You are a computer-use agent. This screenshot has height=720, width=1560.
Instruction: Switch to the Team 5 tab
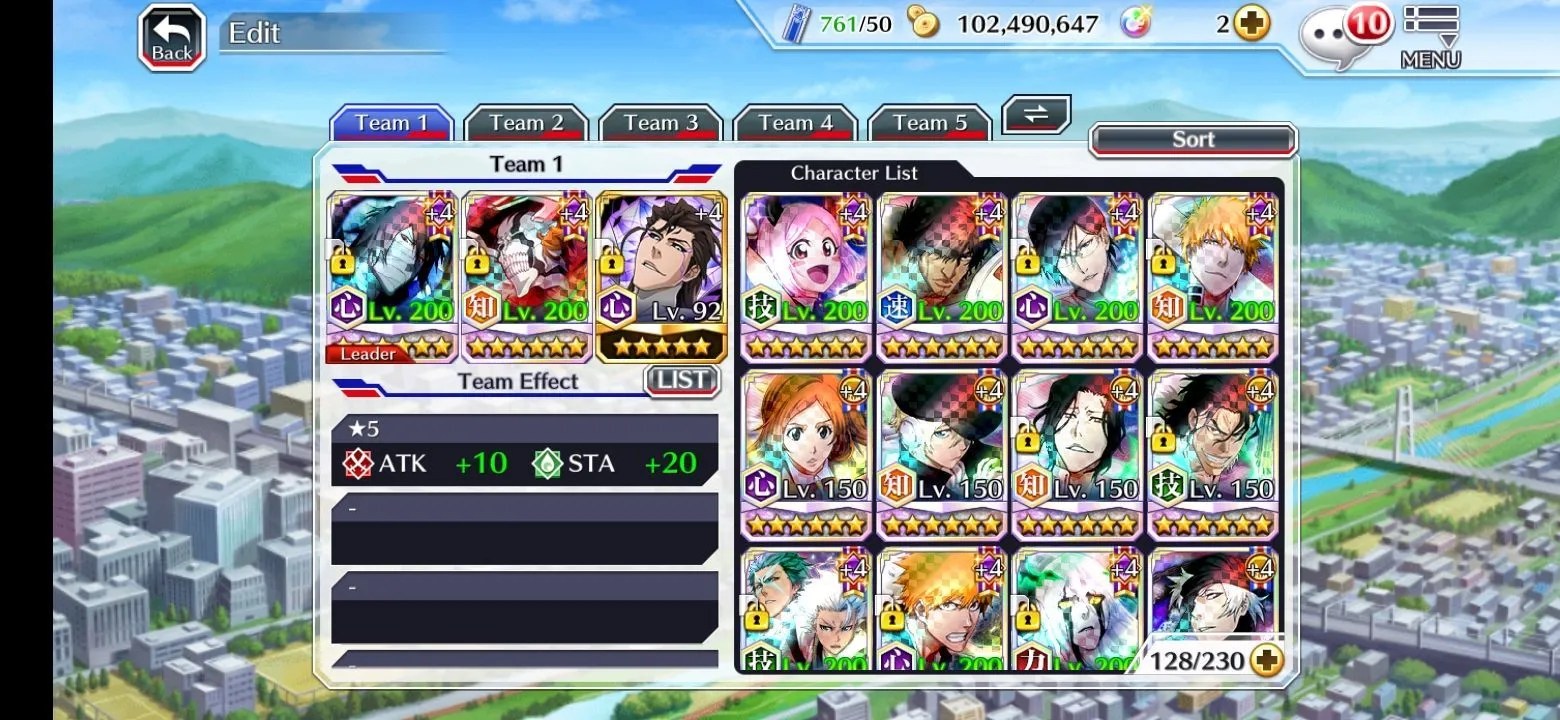pyautogui.click(x=929, y=124)
